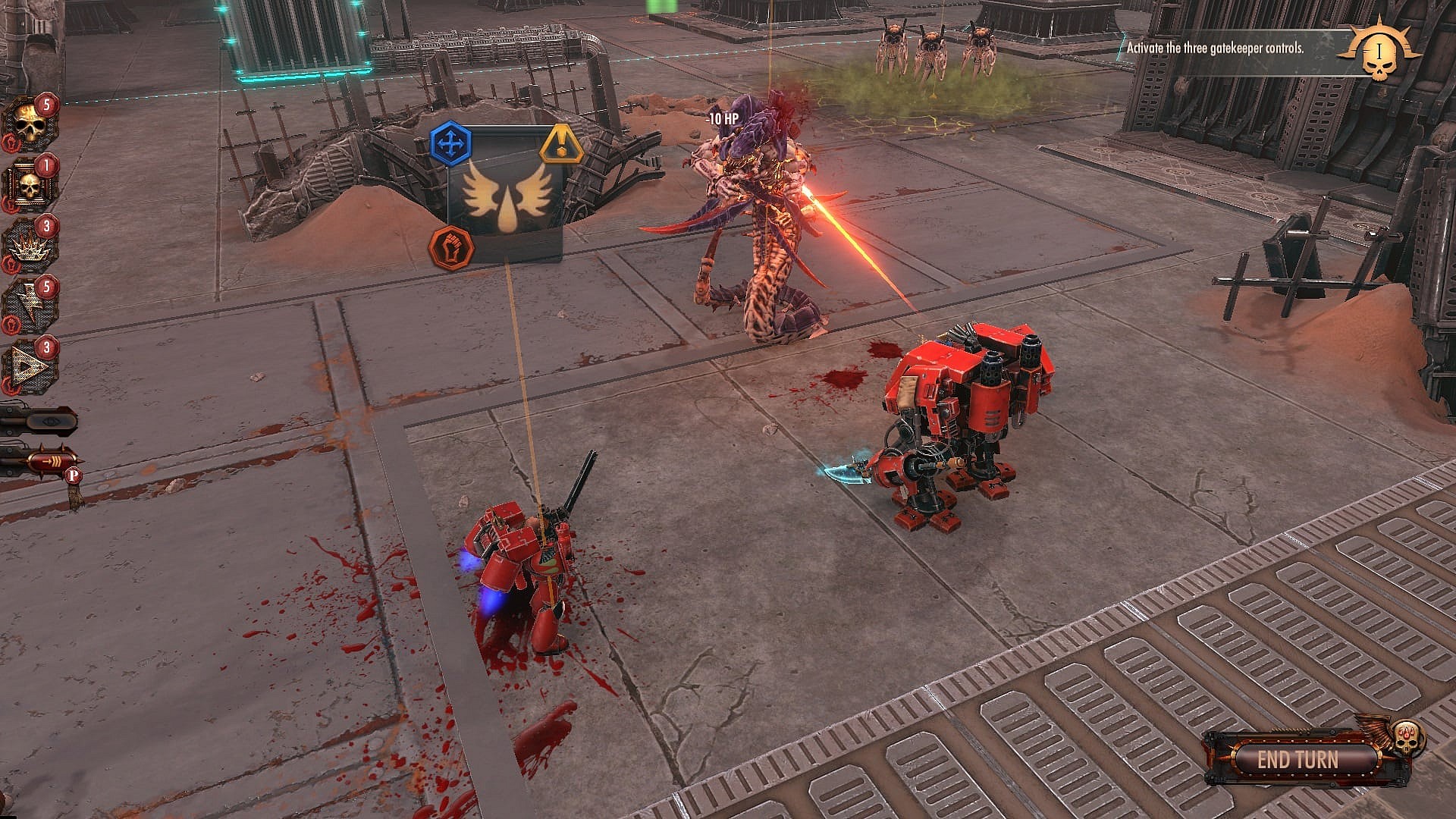The height and width of the screenshot is (819, 1456).
Task: Click the red triple-arrow button
Action: [47, 460]
